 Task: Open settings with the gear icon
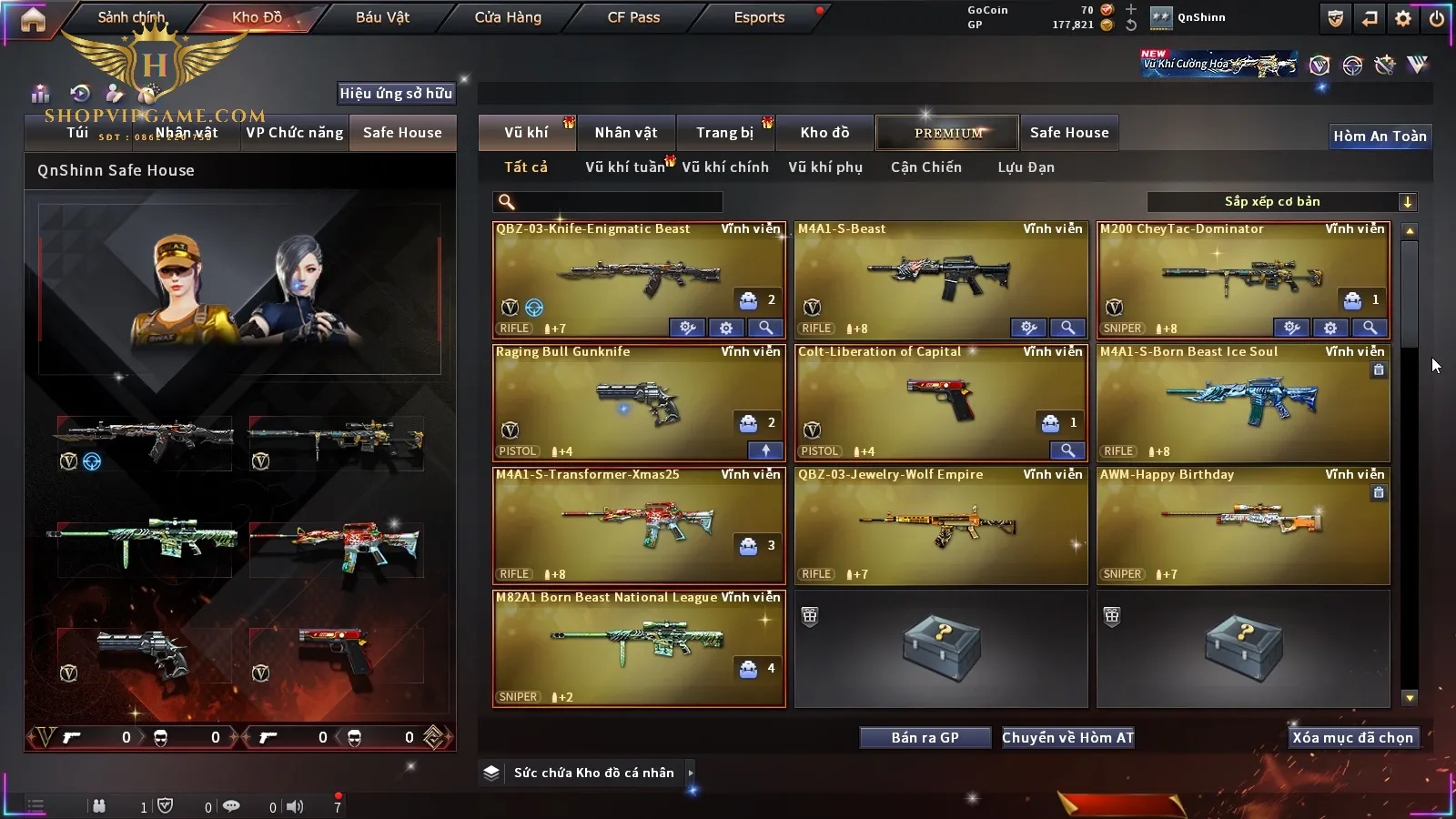(1403, 18)
